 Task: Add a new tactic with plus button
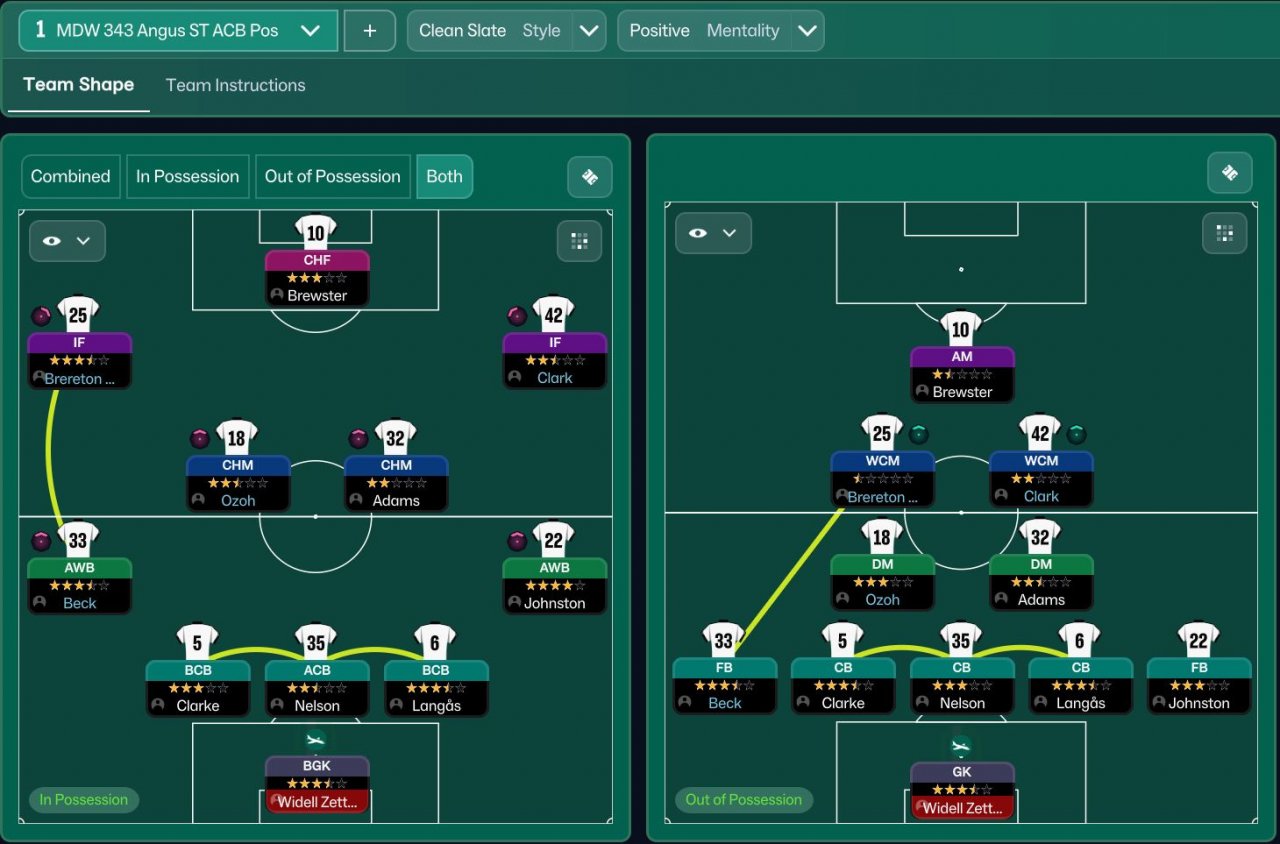370,31
